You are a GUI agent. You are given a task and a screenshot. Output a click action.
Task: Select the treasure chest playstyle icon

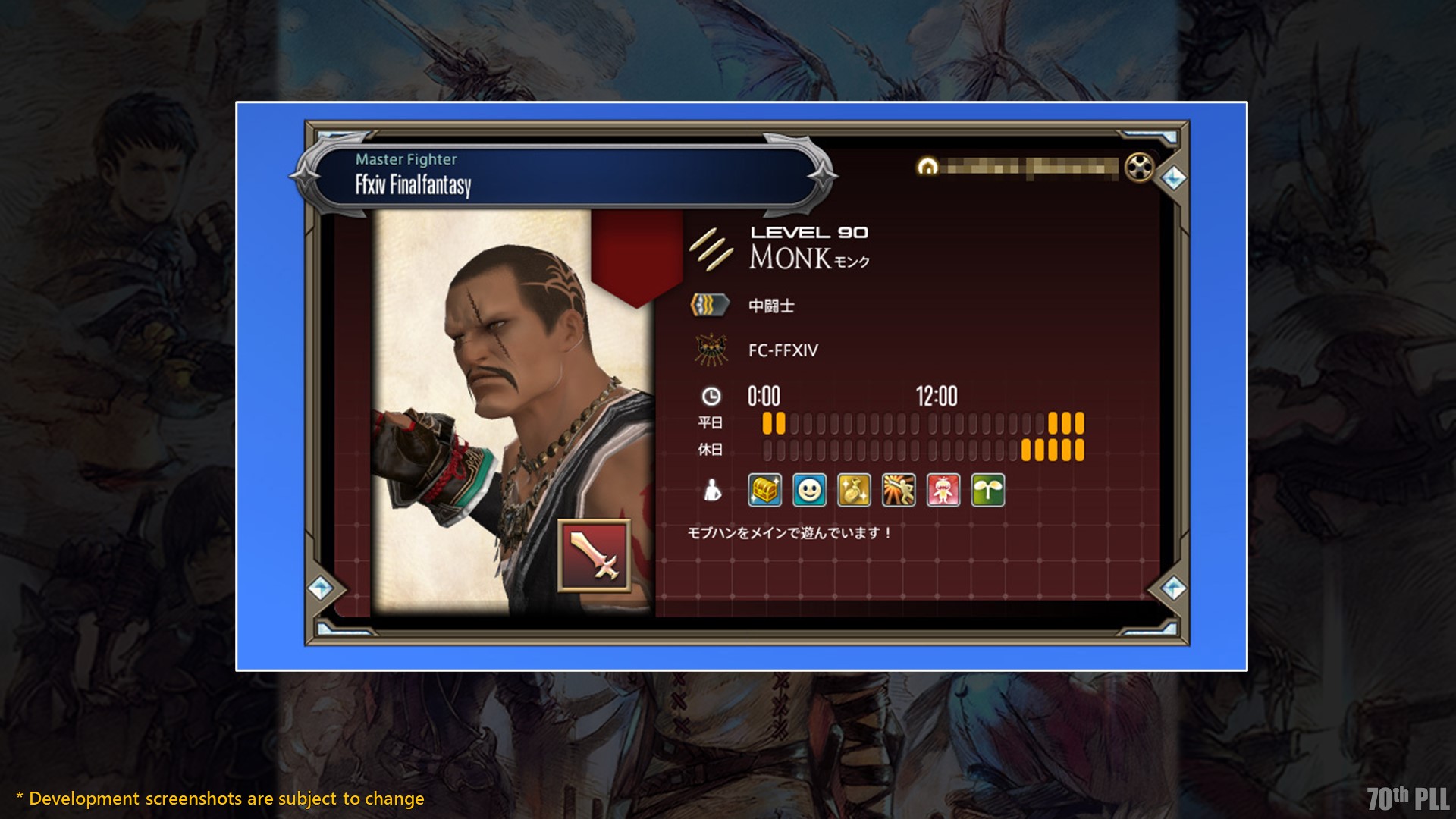[764, 491]
